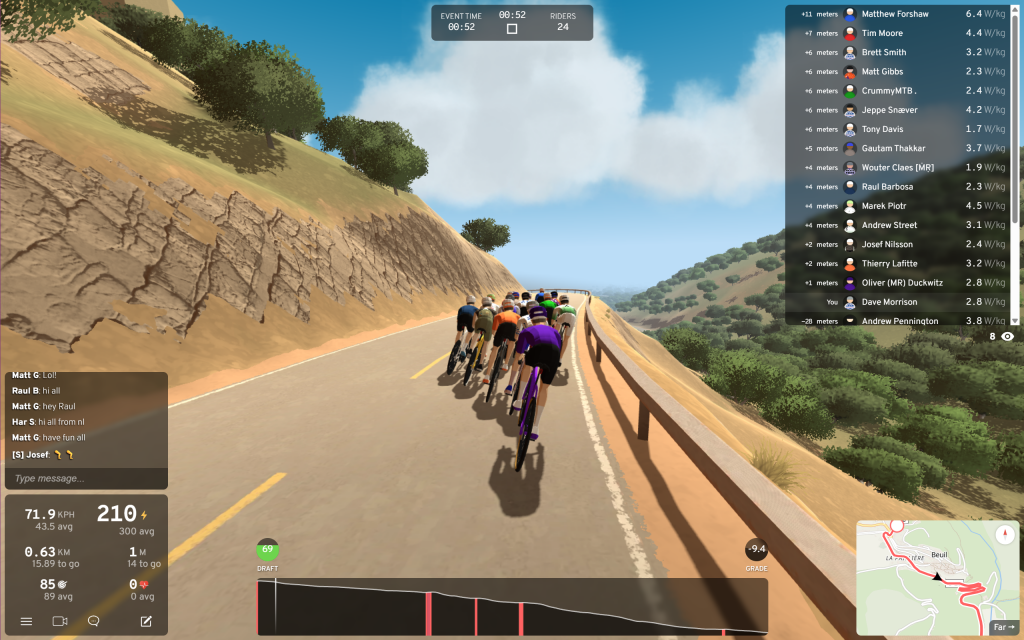Image resolution: width=1024 pixels, height=640 pixels.
Task: Click the elevation profile strip
Action: point(512,606)
